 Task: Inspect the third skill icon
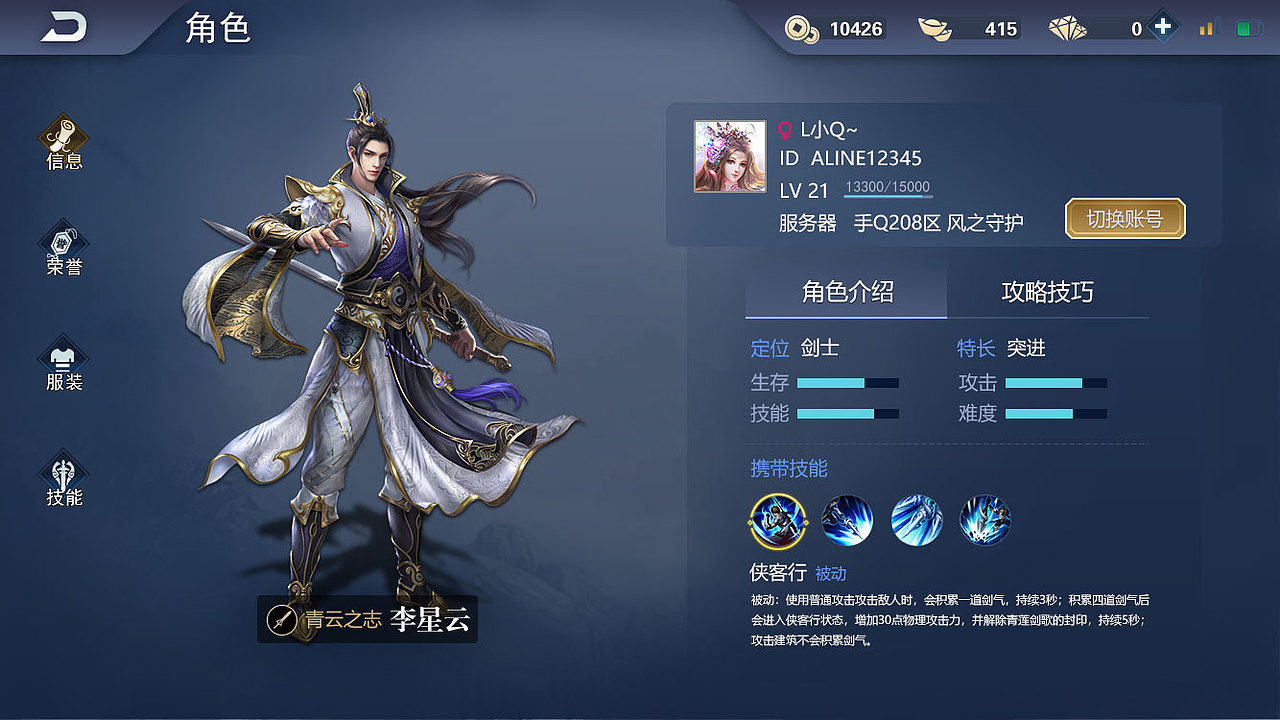pos(916,522)
